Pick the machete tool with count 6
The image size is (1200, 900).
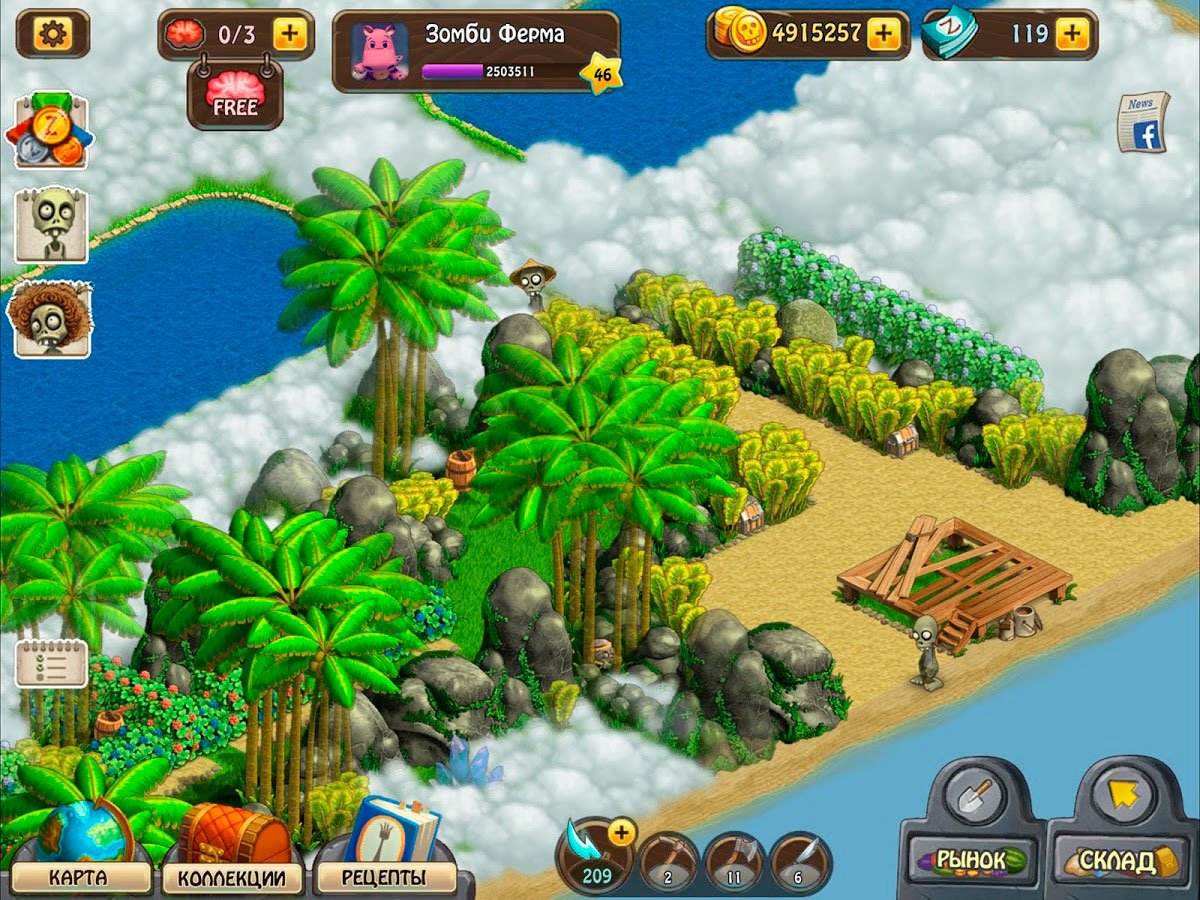(800, 862)
